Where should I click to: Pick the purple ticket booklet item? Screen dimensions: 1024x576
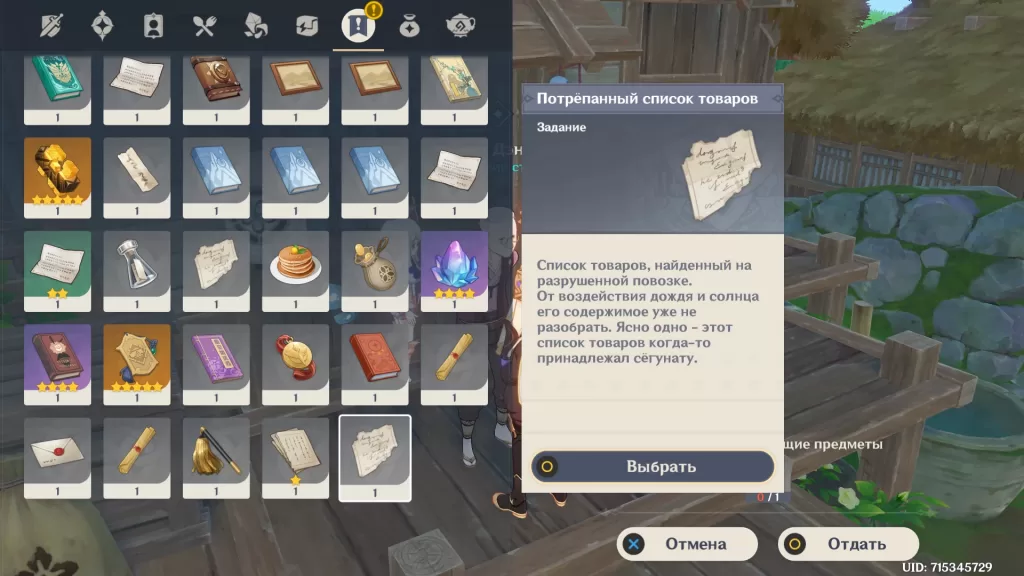pos(216,357)
